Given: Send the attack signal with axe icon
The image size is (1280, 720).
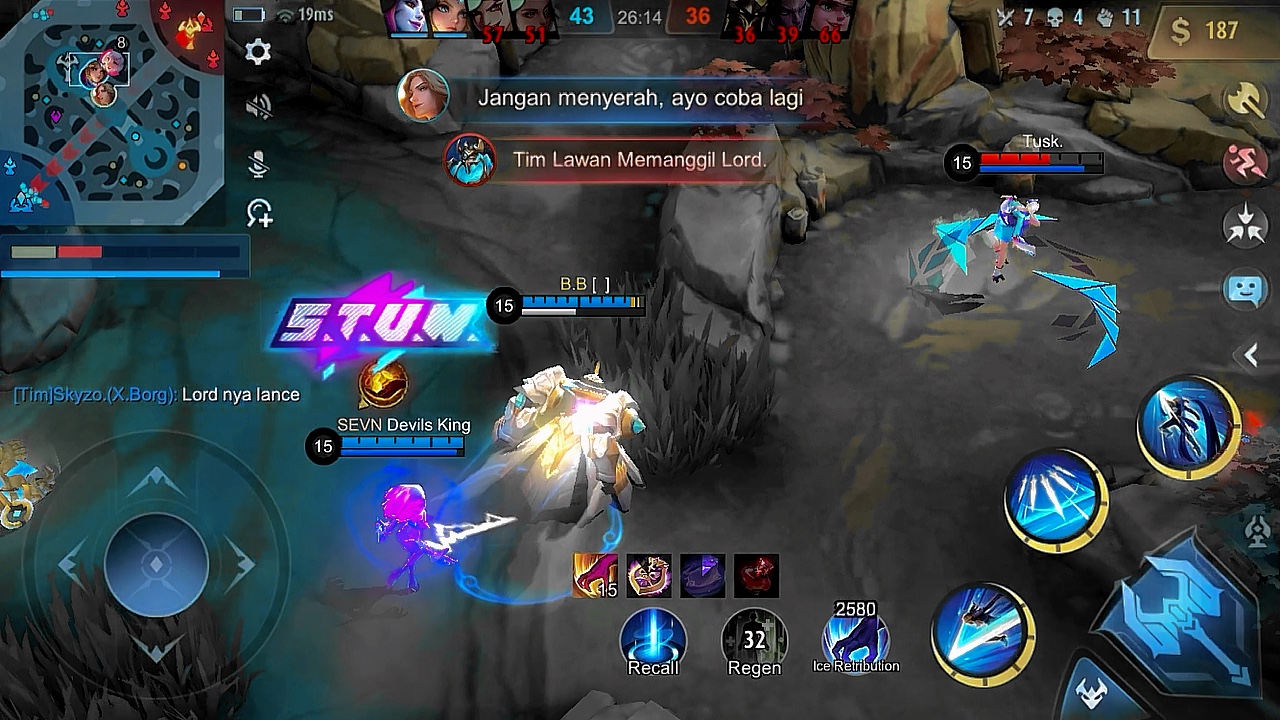Looking at the screenshot, I should [1245, 101].
